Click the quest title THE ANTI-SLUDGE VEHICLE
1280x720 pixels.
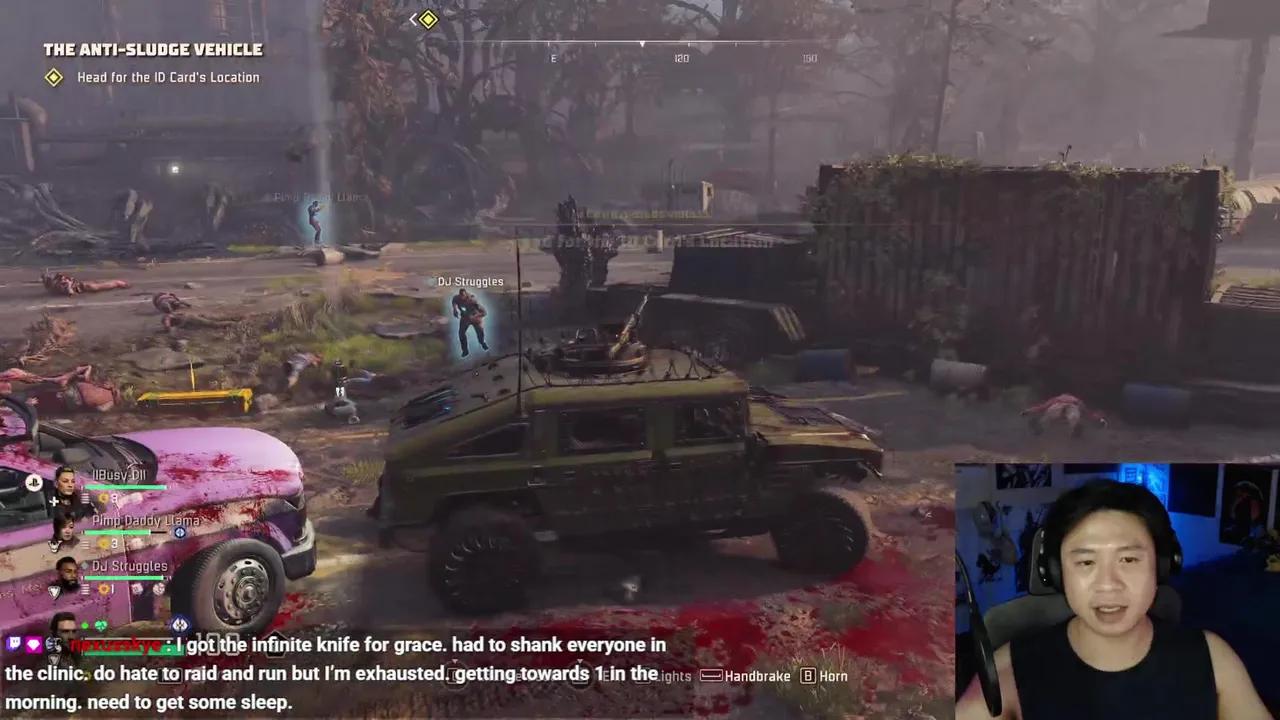152,49
